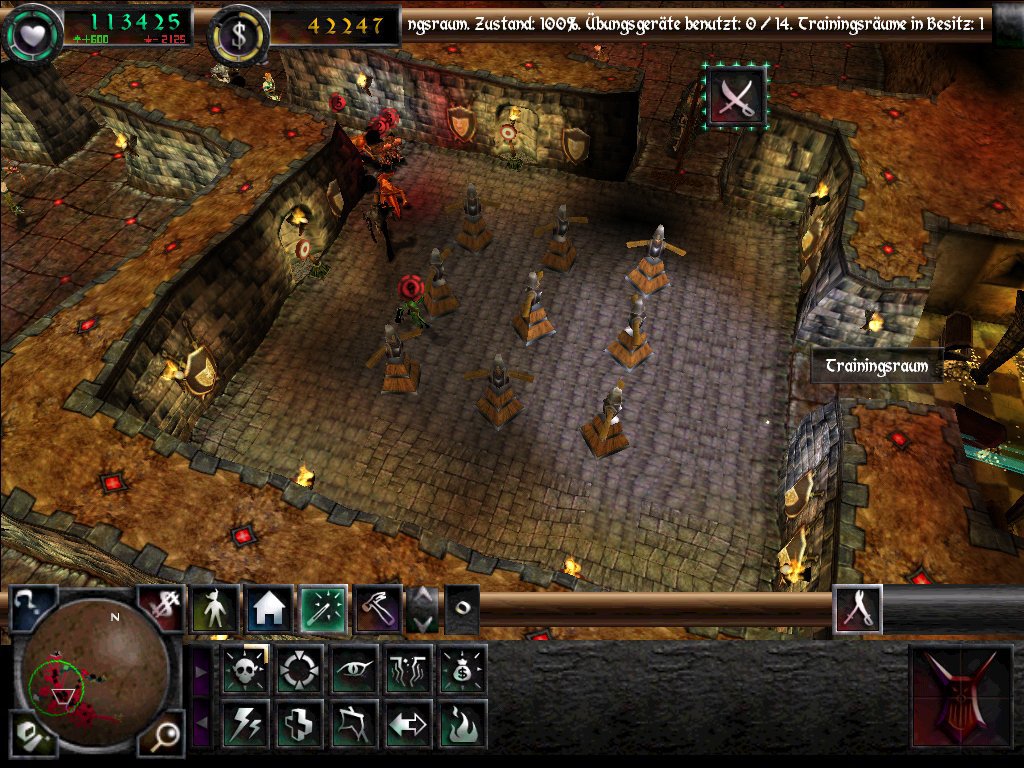Select the skull spell icon
The image size is (1024, 768).
coord(243,669)
